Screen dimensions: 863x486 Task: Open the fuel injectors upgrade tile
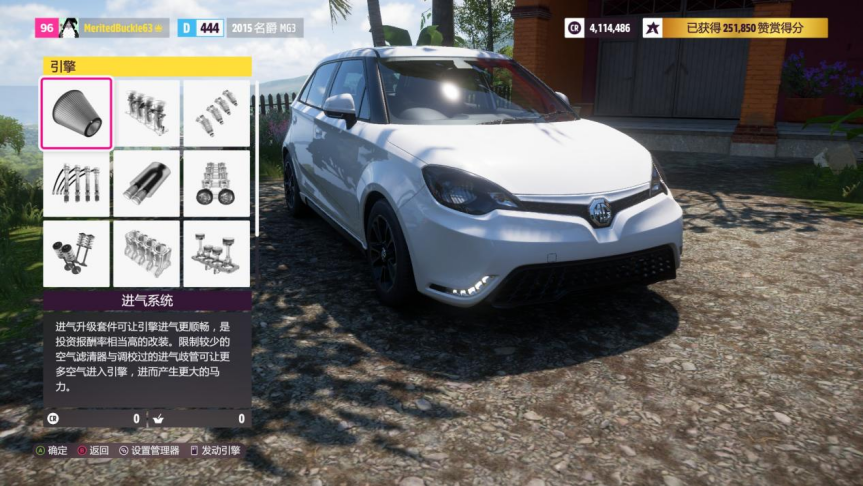[216, 113]
